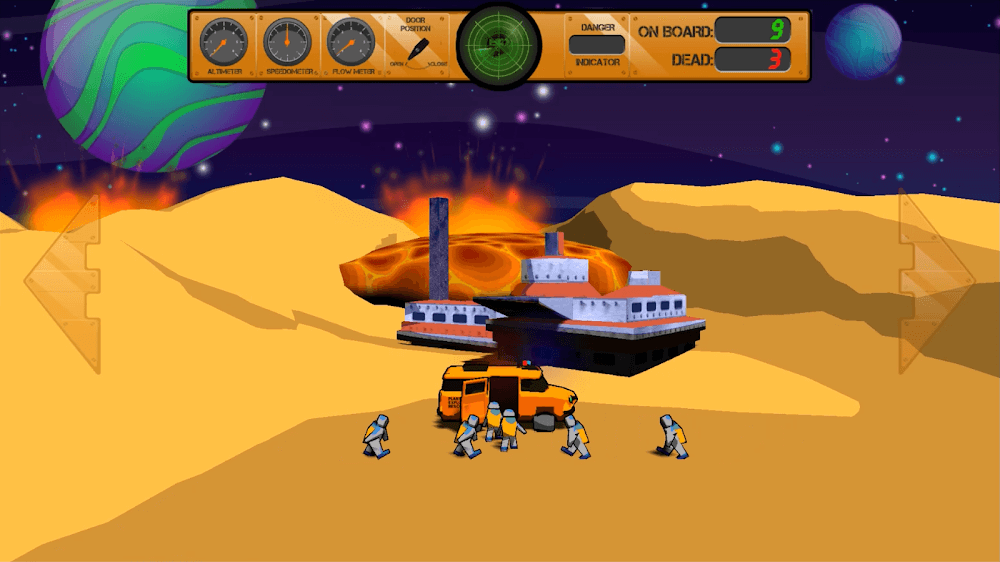Click the green radar scope
Screen dimensions: 1000x562
coord(498,44)
